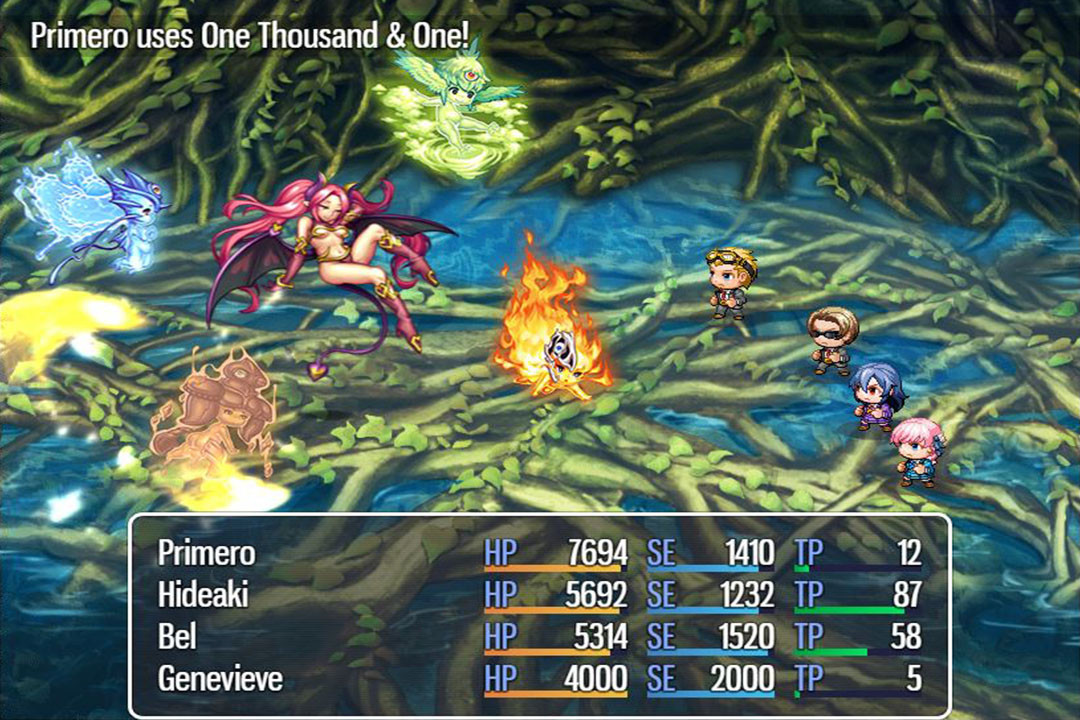Pick Bel from the party status list
Screen dimensions: 1080x720
(x=177, y=637)
